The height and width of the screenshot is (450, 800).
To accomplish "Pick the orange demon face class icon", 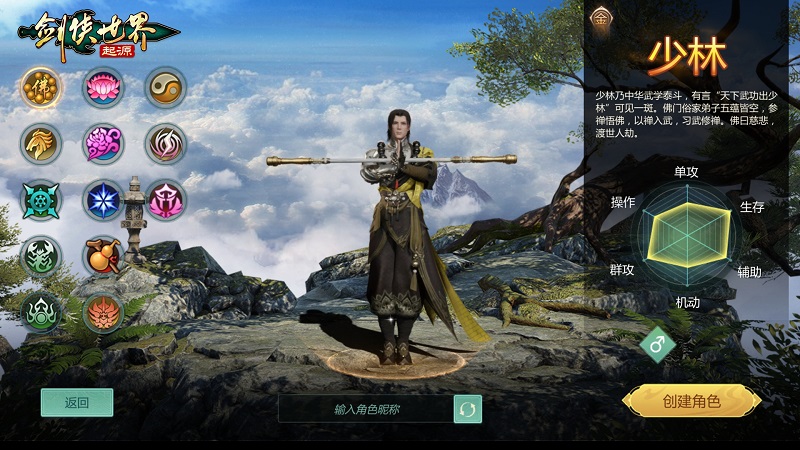I will 103,312.
